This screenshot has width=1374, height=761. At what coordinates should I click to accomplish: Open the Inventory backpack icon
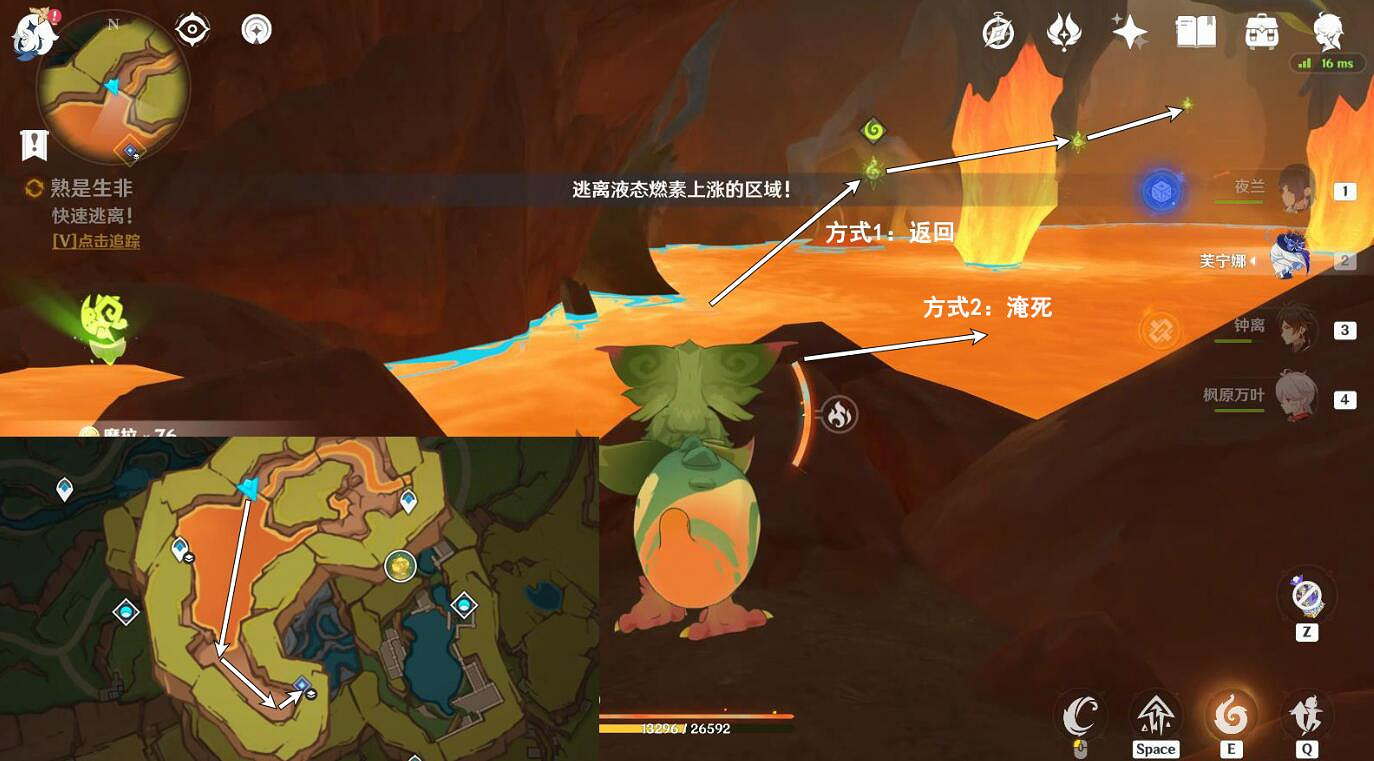1261,31
